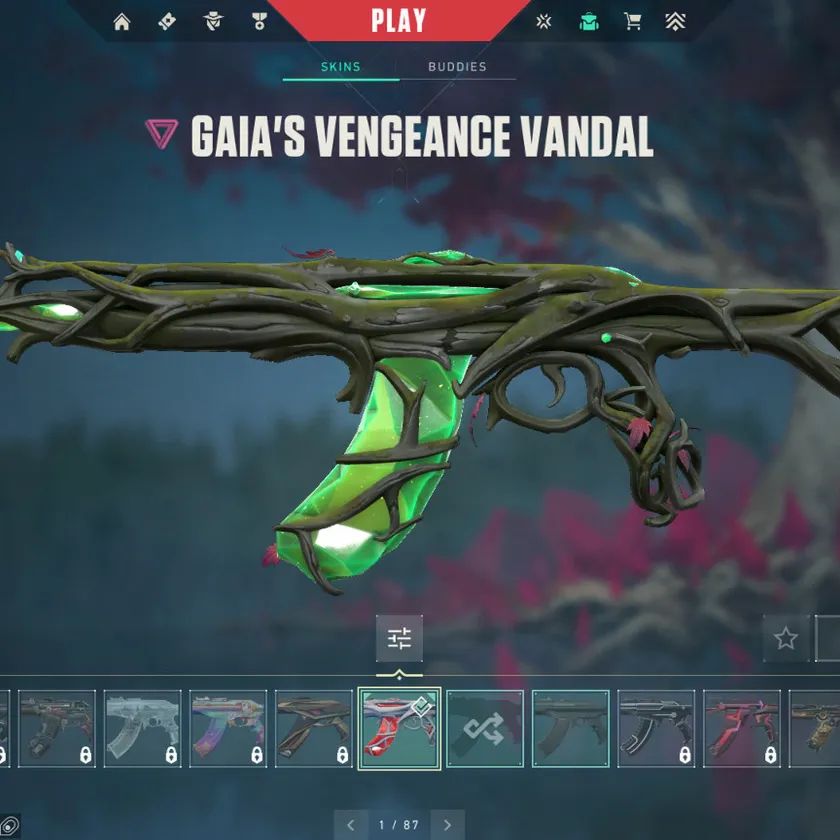Go to the previous skin page arrow
The height and width of the screenshot is (840, 840).
click(351, 825)
